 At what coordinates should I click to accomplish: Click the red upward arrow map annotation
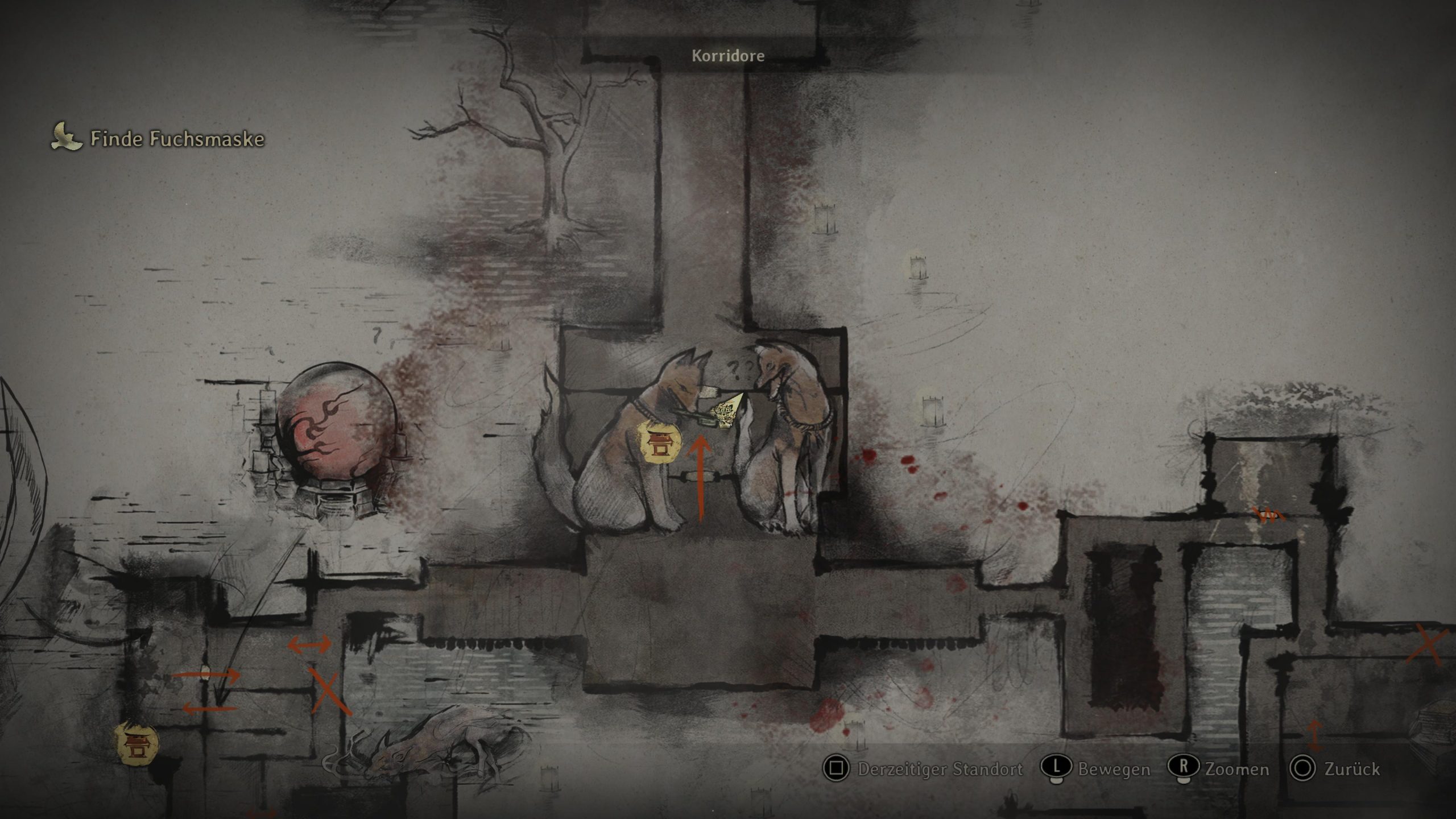pyautogui.click(x=700, y=478)
